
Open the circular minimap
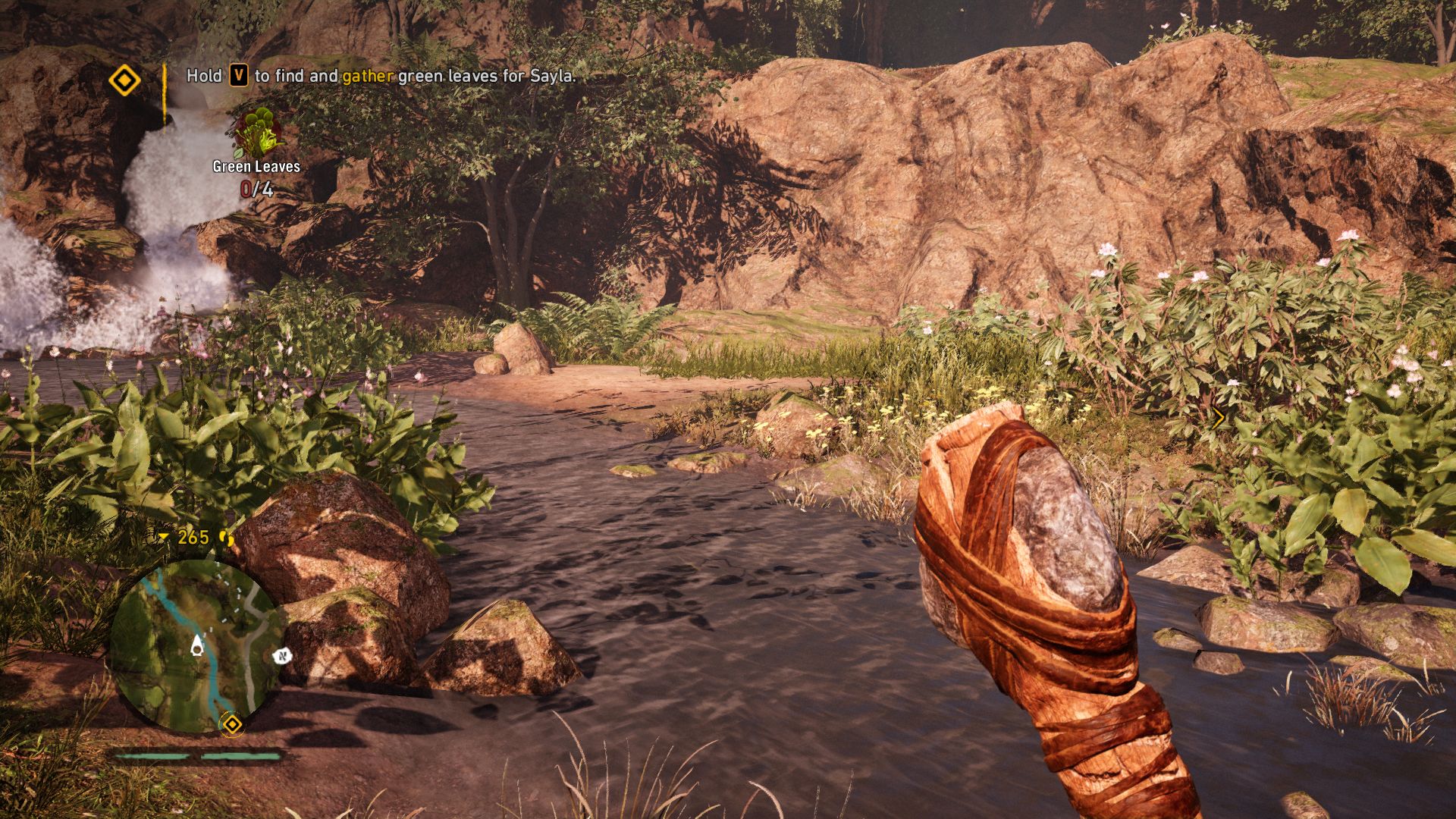[195, 646]
